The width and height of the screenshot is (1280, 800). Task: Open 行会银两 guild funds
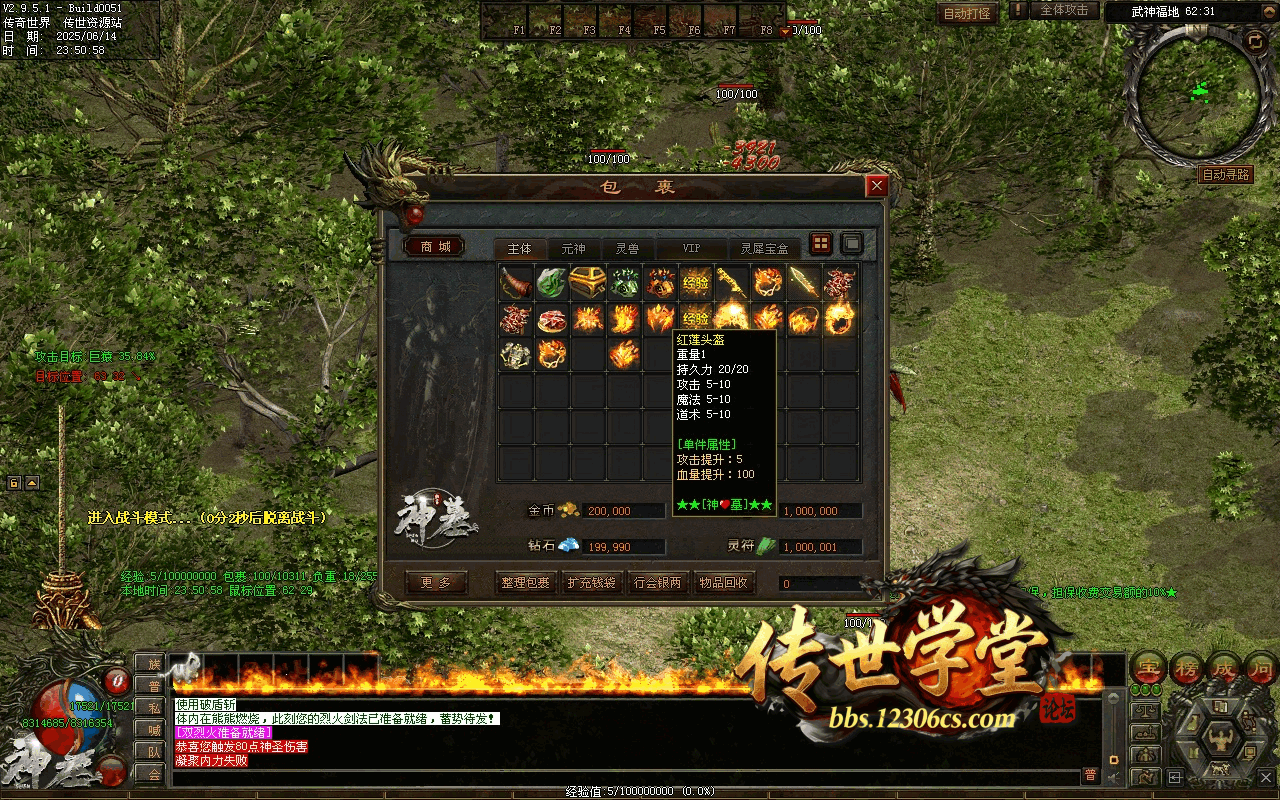658,583
